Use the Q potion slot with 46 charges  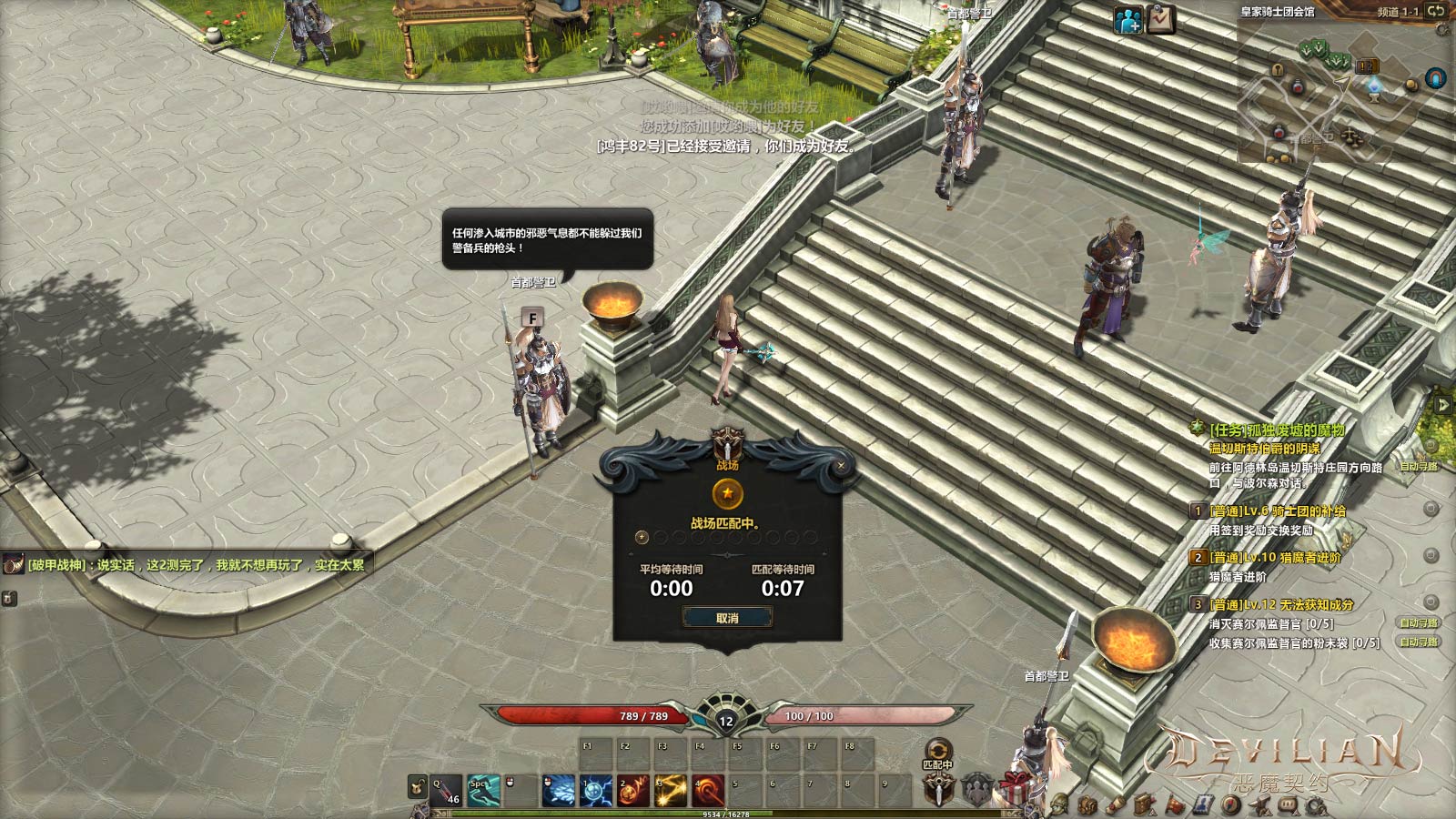(446, 790)
